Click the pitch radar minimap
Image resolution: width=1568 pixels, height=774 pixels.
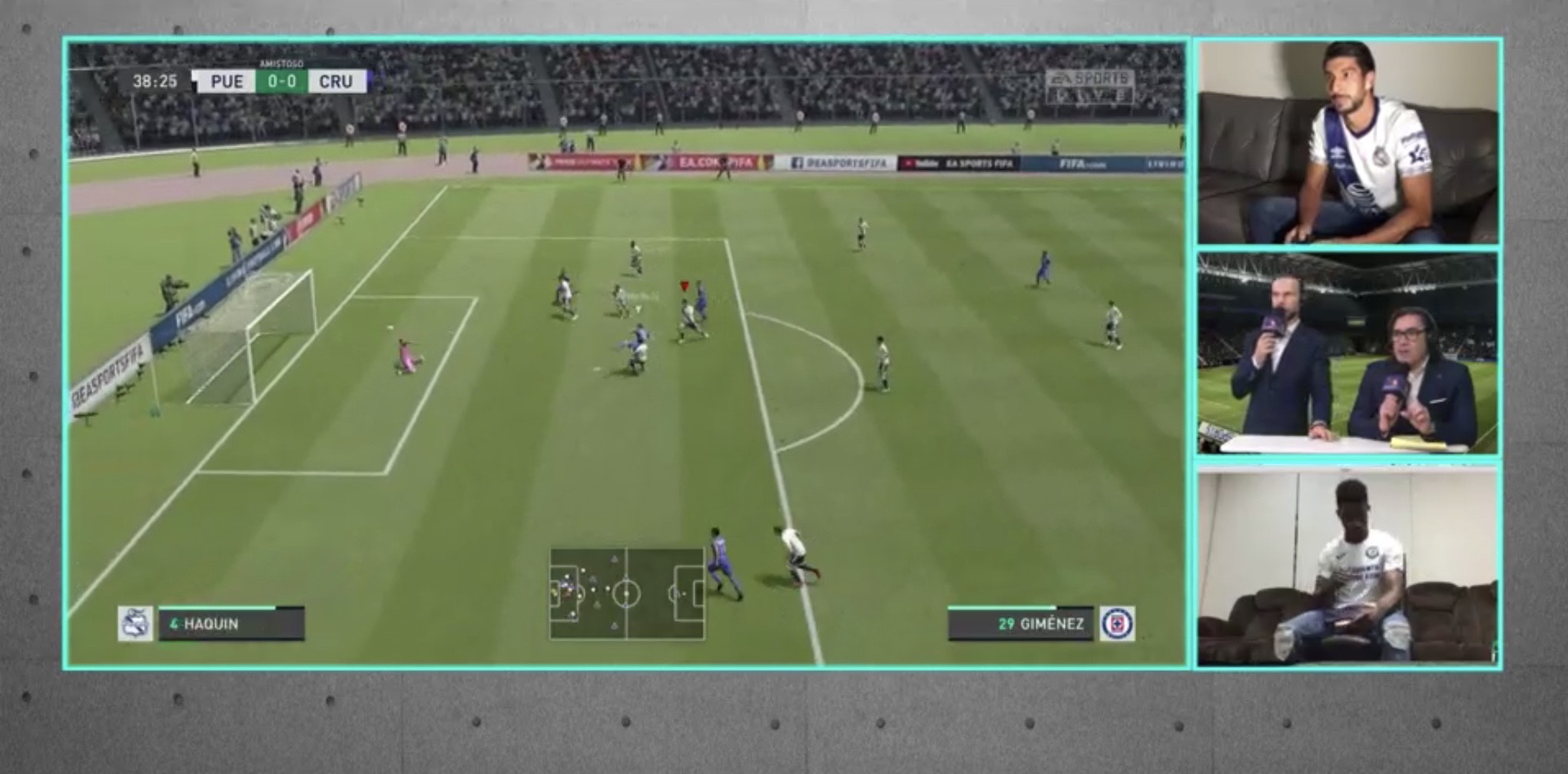[627, 593]
